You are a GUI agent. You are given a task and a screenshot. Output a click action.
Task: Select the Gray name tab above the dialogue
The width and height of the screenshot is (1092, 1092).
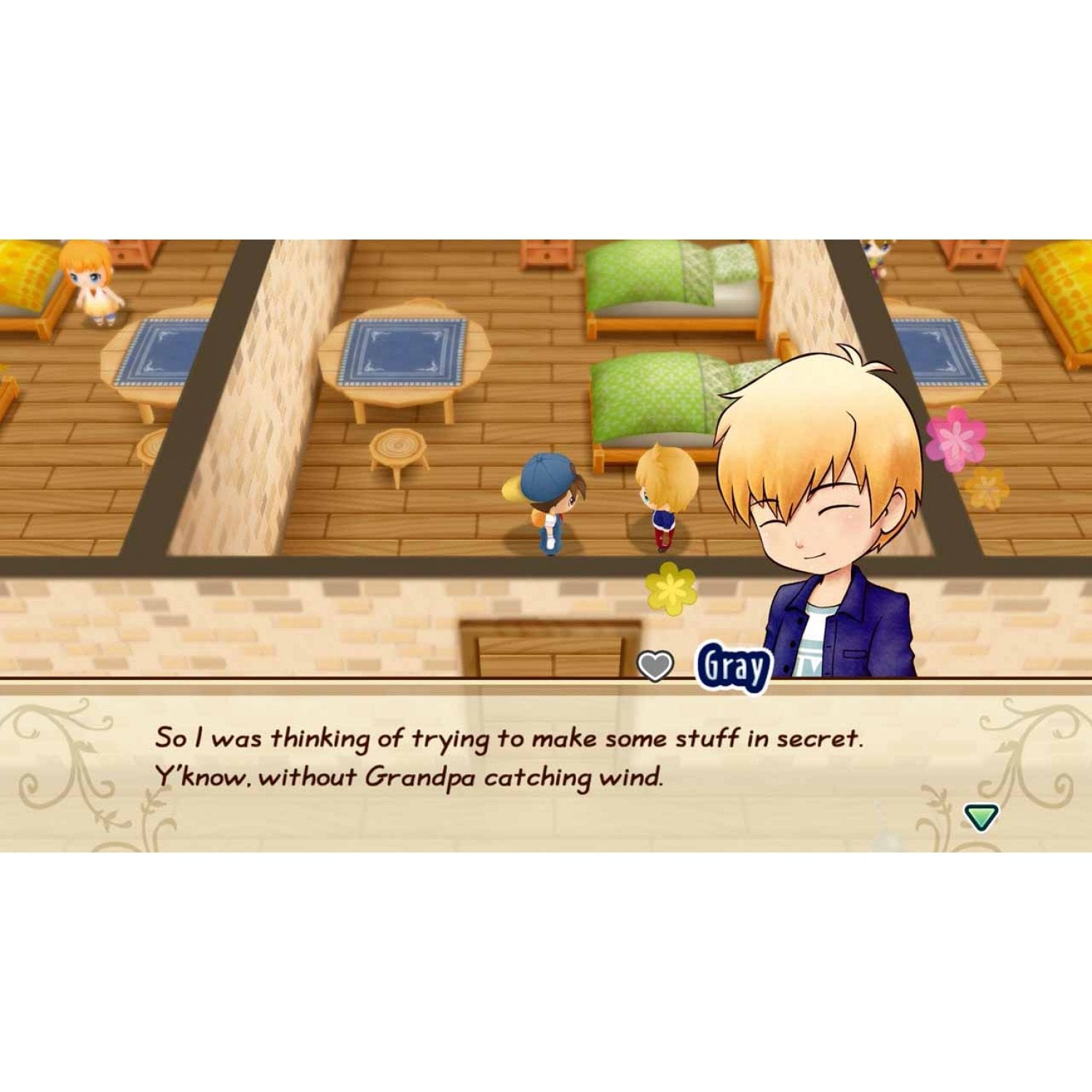tap(735, 664)
